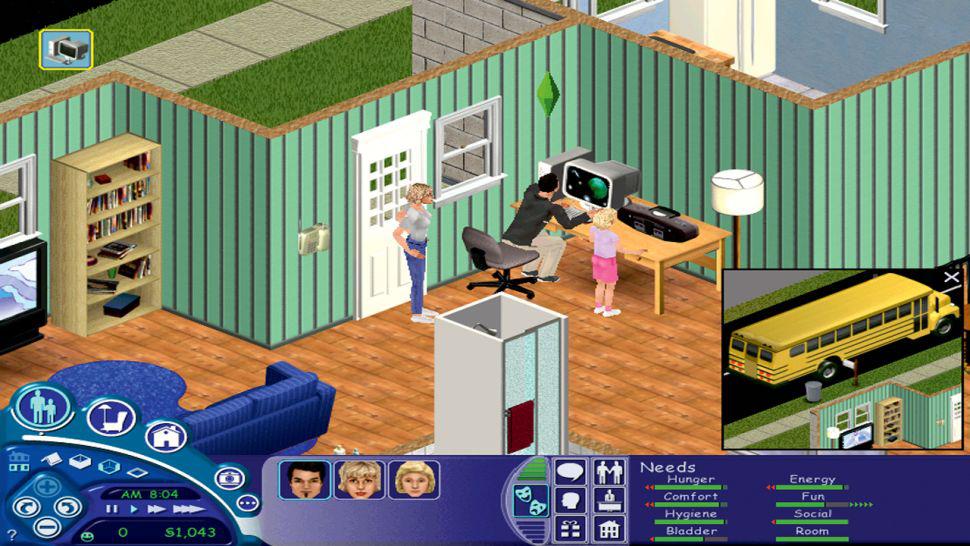This screenshot has width=970, height=546.
Task: Set game speed to fast forward
Action: [157, 509]
